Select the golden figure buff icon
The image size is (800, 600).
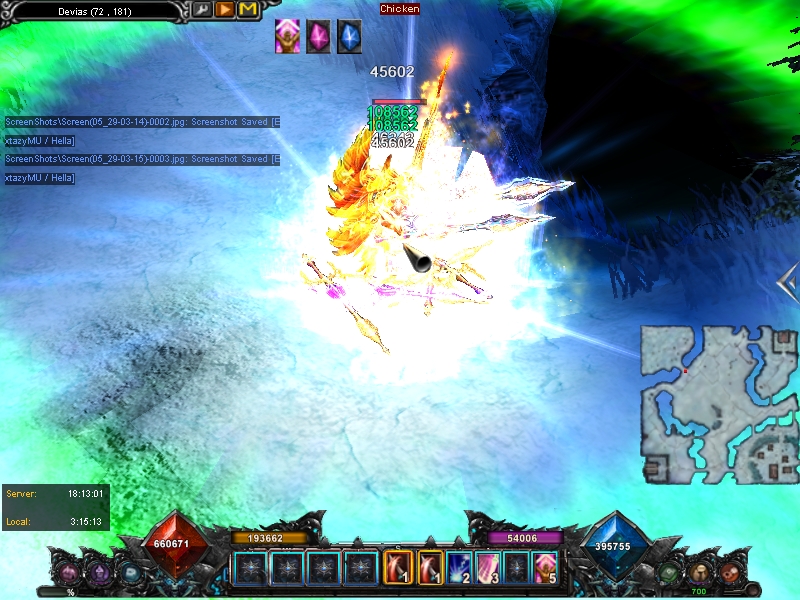[288, 36]
